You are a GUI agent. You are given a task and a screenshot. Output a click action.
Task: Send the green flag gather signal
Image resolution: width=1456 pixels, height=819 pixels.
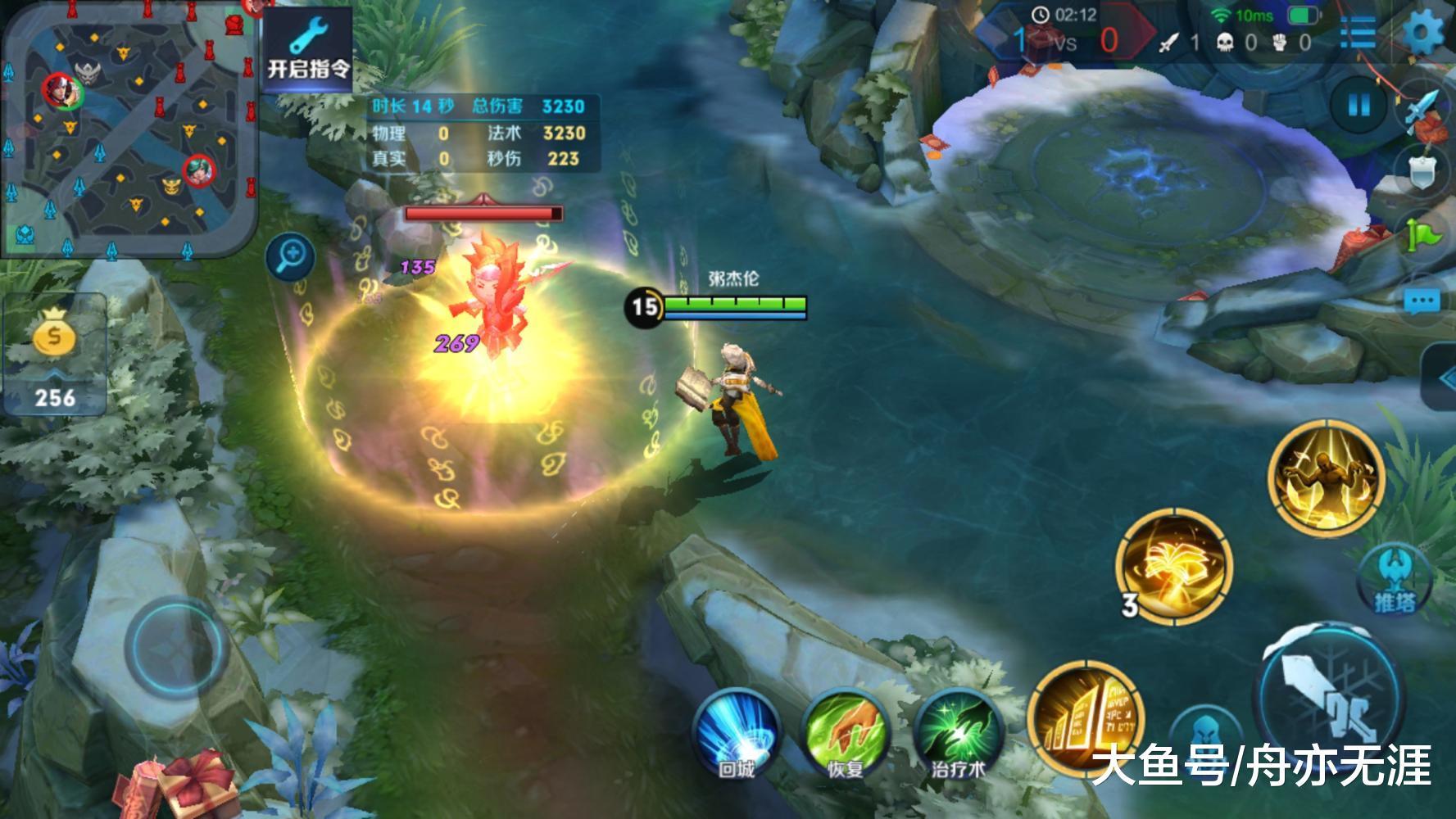(1424, 236)
